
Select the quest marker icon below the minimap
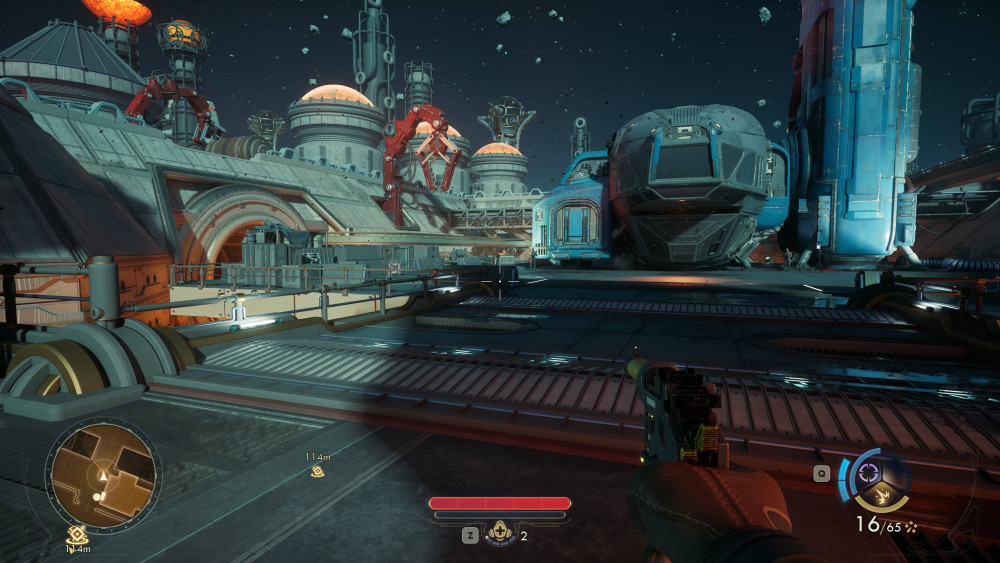(x=74, y=536)
